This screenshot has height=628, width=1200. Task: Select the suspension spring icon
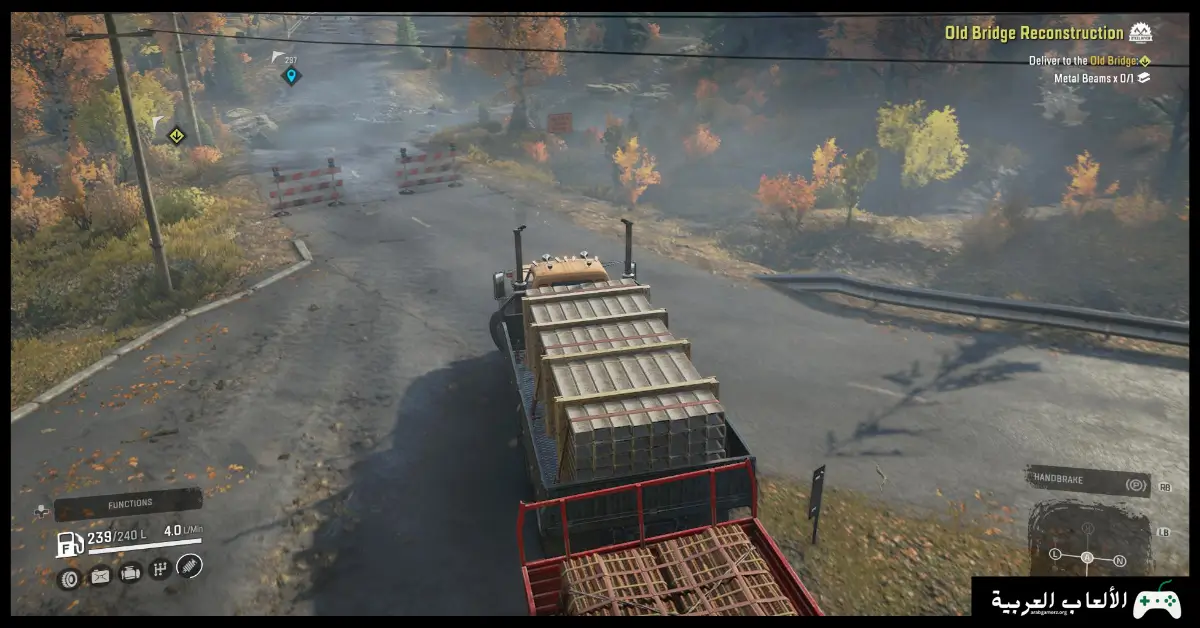(x=189, y=566)
